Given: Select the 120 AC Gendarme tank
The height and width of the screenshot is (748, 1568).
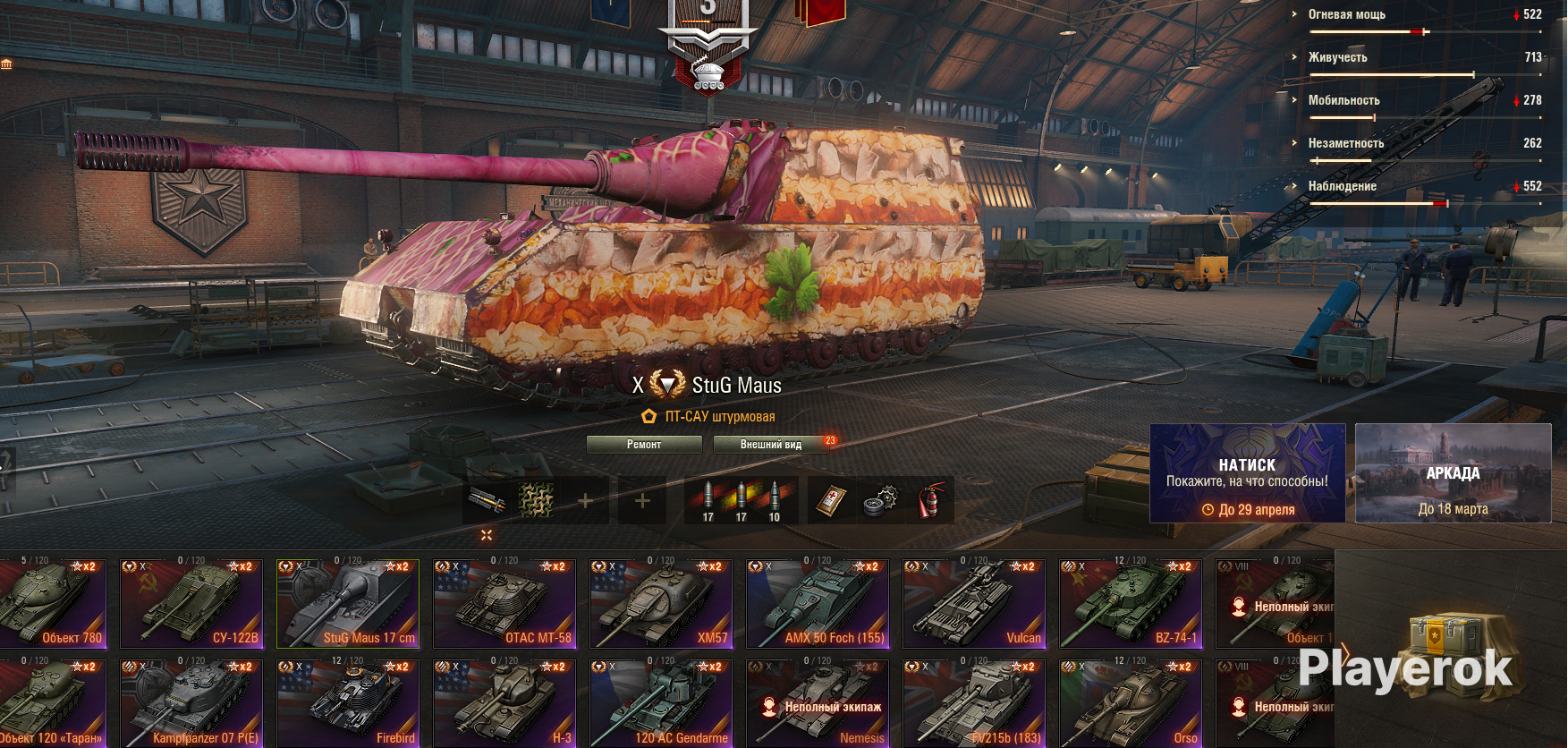Looking at the screenshot, I should [x=661, y=703].
